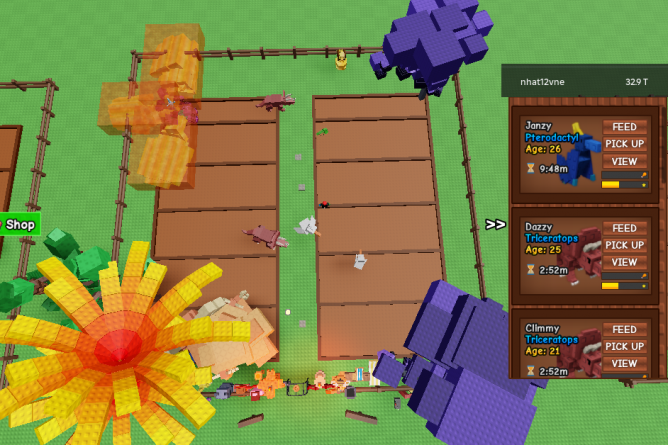668x445 pixels.
Task: Feed Dazzy the Triceratops
Action: tap(624, 228)
